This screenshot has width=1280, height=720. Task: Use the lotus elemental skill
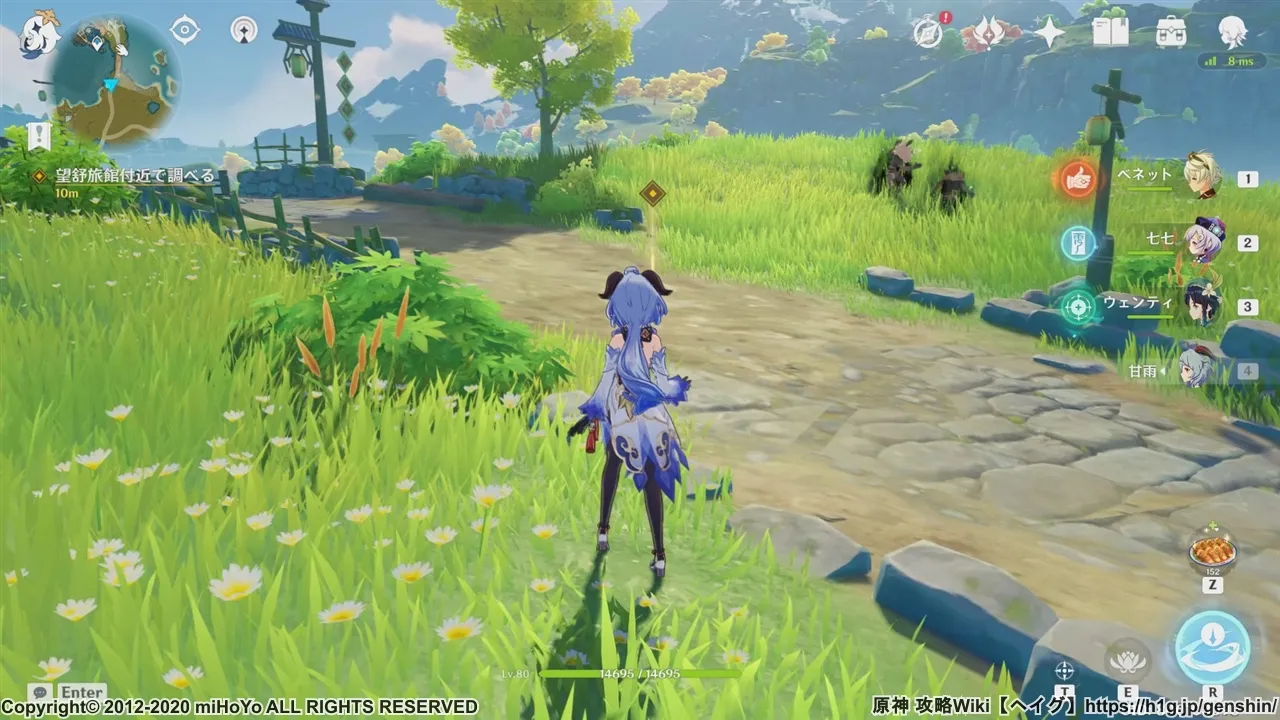tap(1127, 658)
